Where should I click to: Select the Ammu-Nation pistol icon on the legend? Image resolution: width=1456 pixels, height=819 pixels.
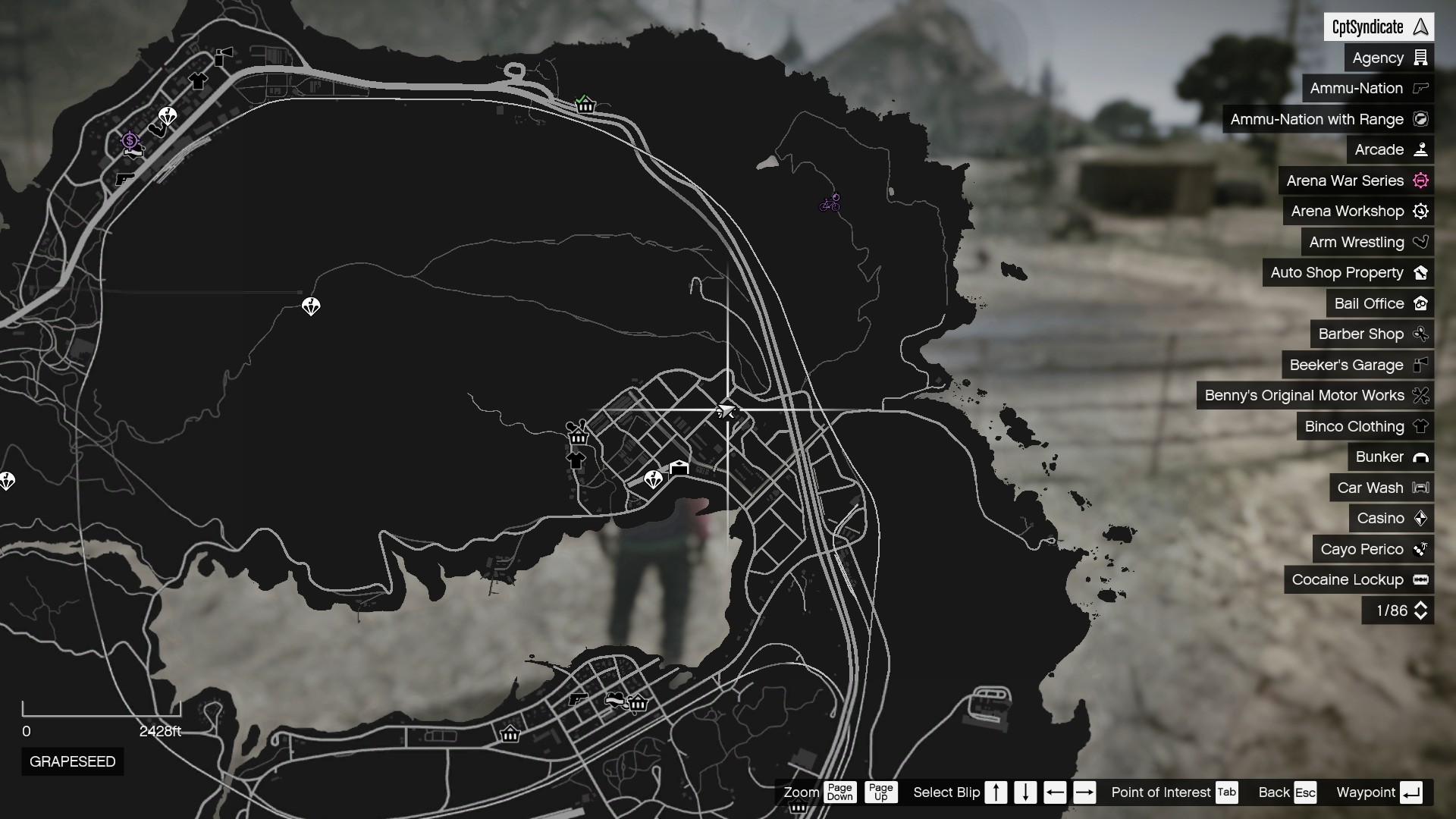pyautogui.click(x=1420, y=89)
